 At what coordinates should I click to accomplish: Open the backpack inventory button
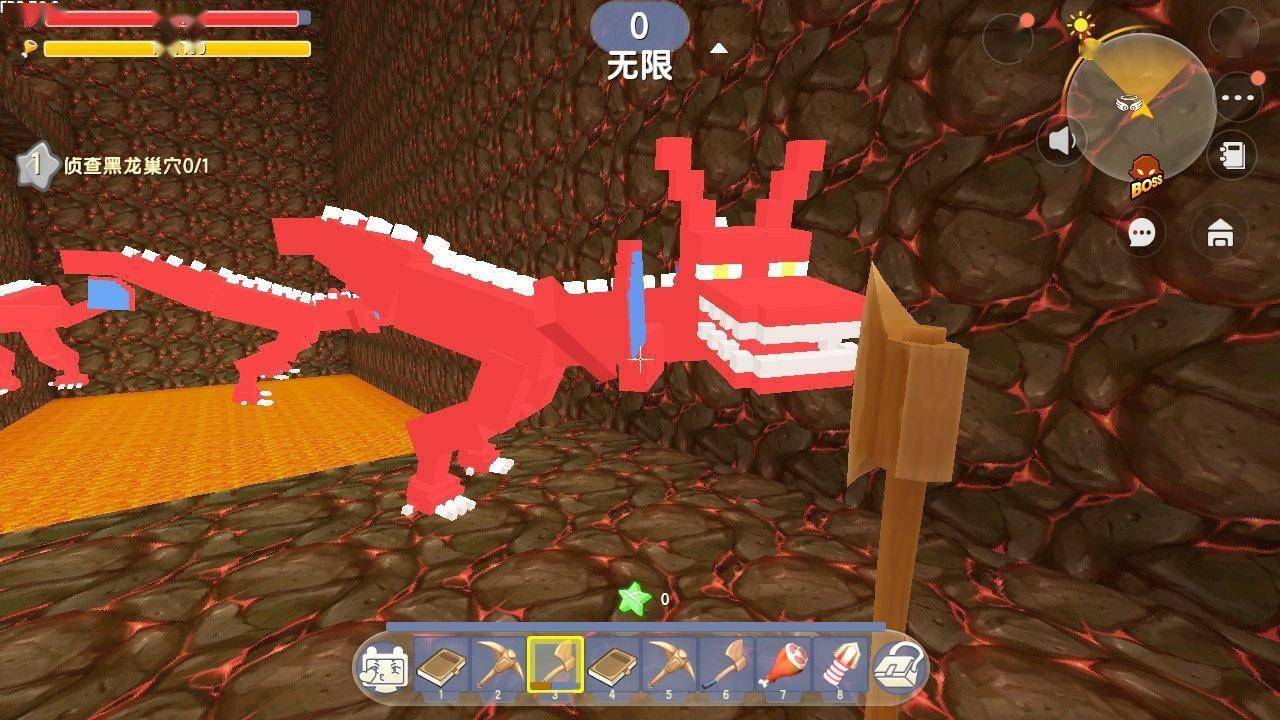coord(897,666)
